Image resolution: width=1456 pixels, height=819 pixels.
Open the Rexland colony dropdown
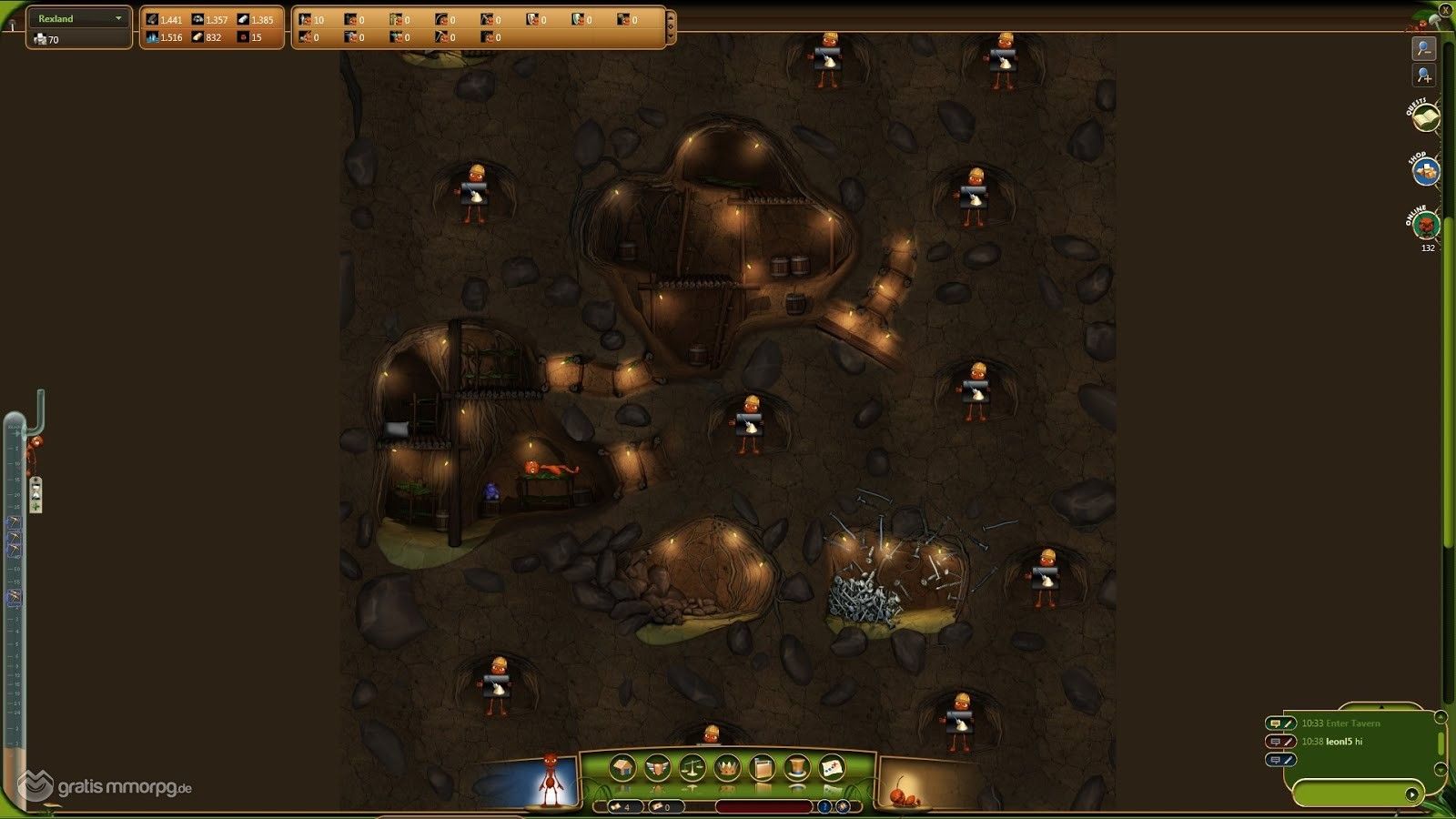[x=117, y=18]
